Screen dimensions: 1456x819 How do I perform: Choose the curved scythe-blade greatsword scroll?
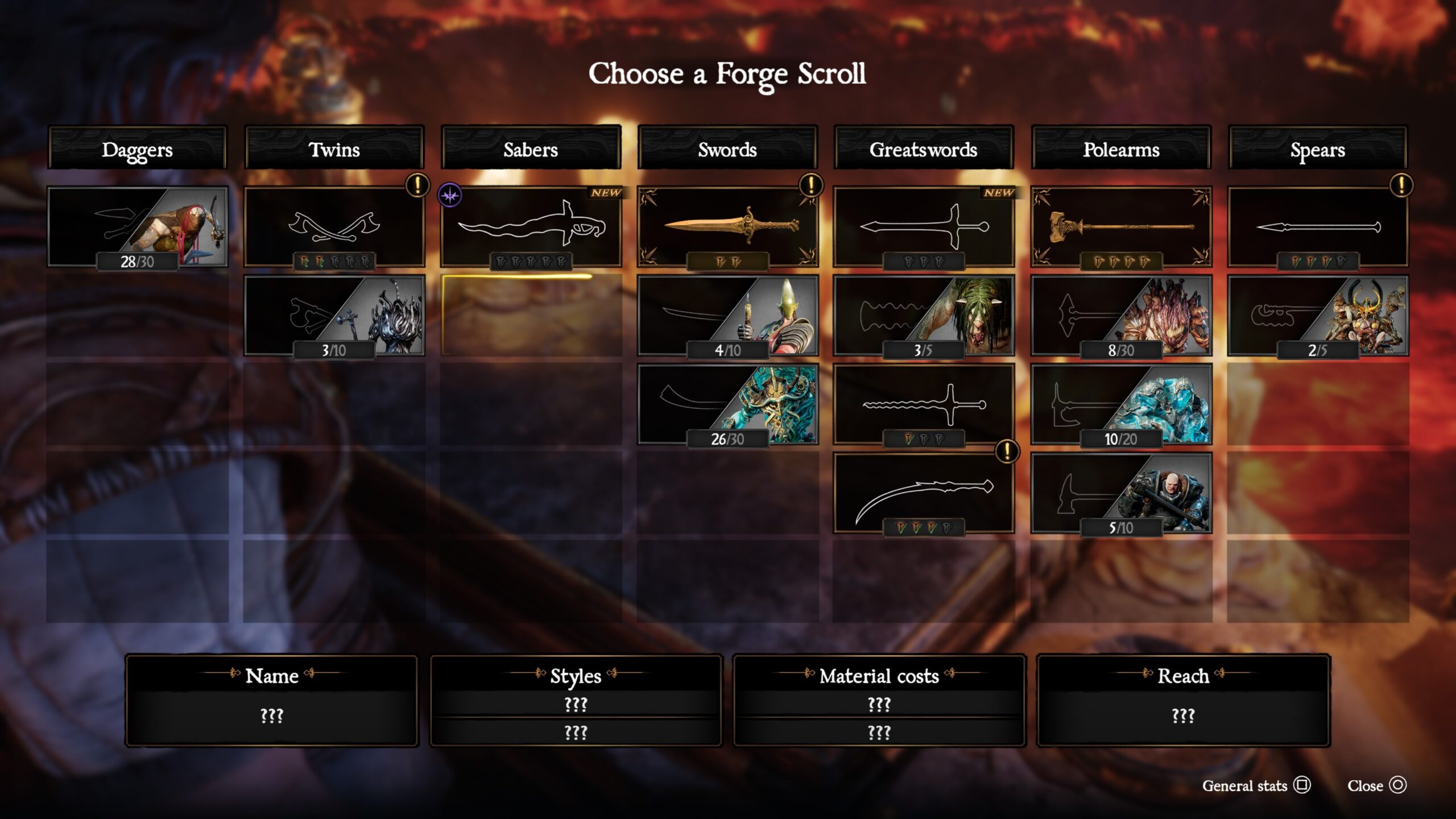pos(924,493)
